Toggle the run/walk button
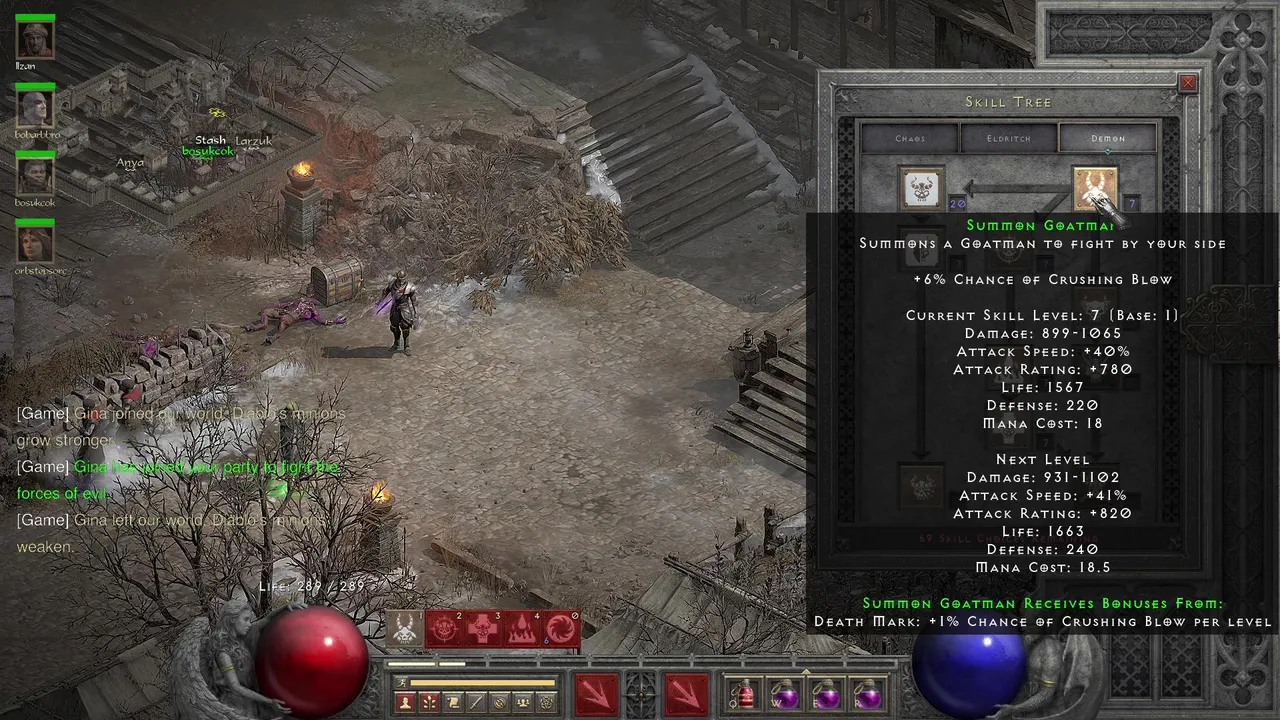Viewport: 1280px width, 720px height. tap(401, 683)
